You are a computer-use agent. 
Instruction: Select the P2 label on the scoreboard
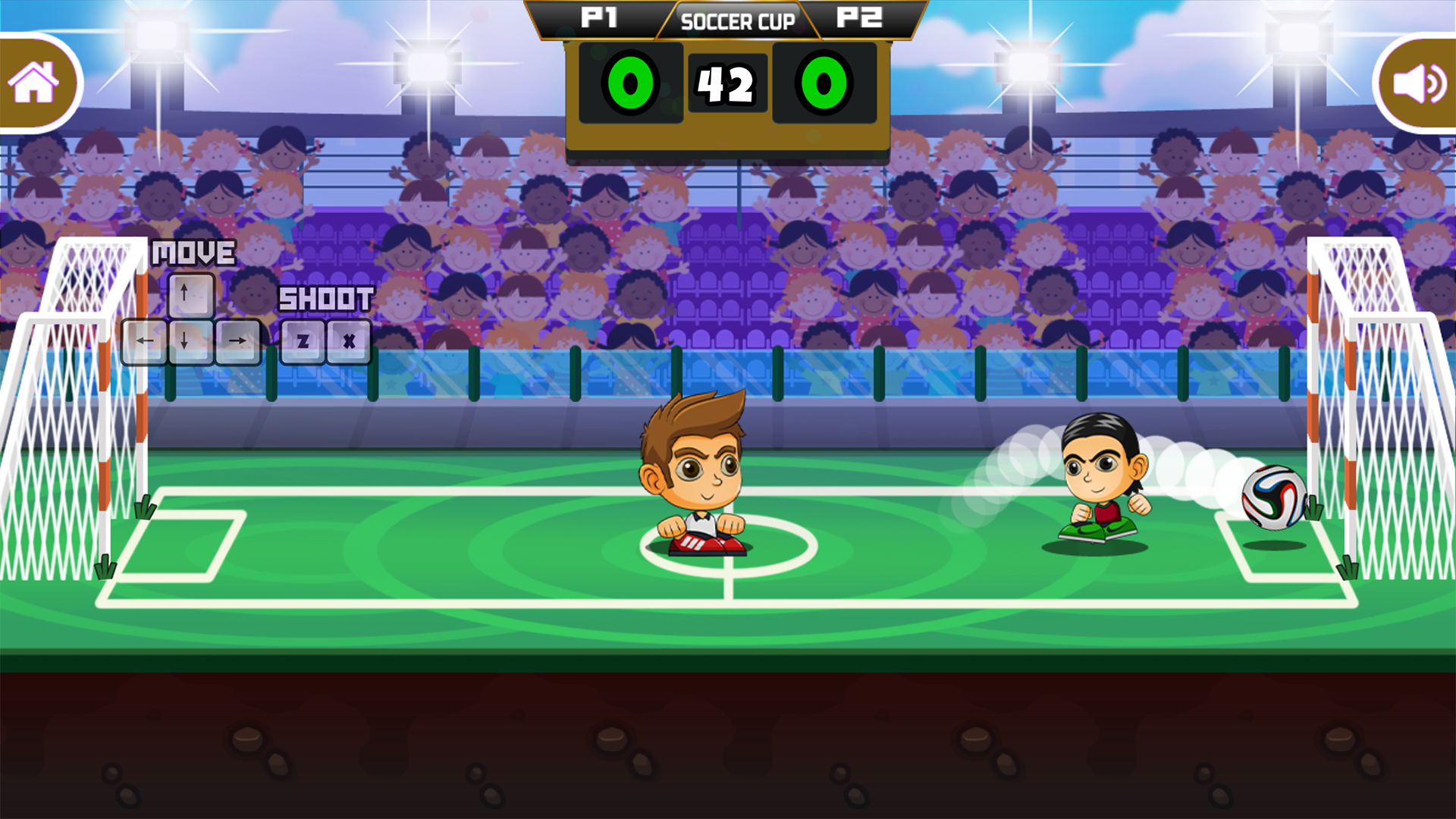pos(858,17)
